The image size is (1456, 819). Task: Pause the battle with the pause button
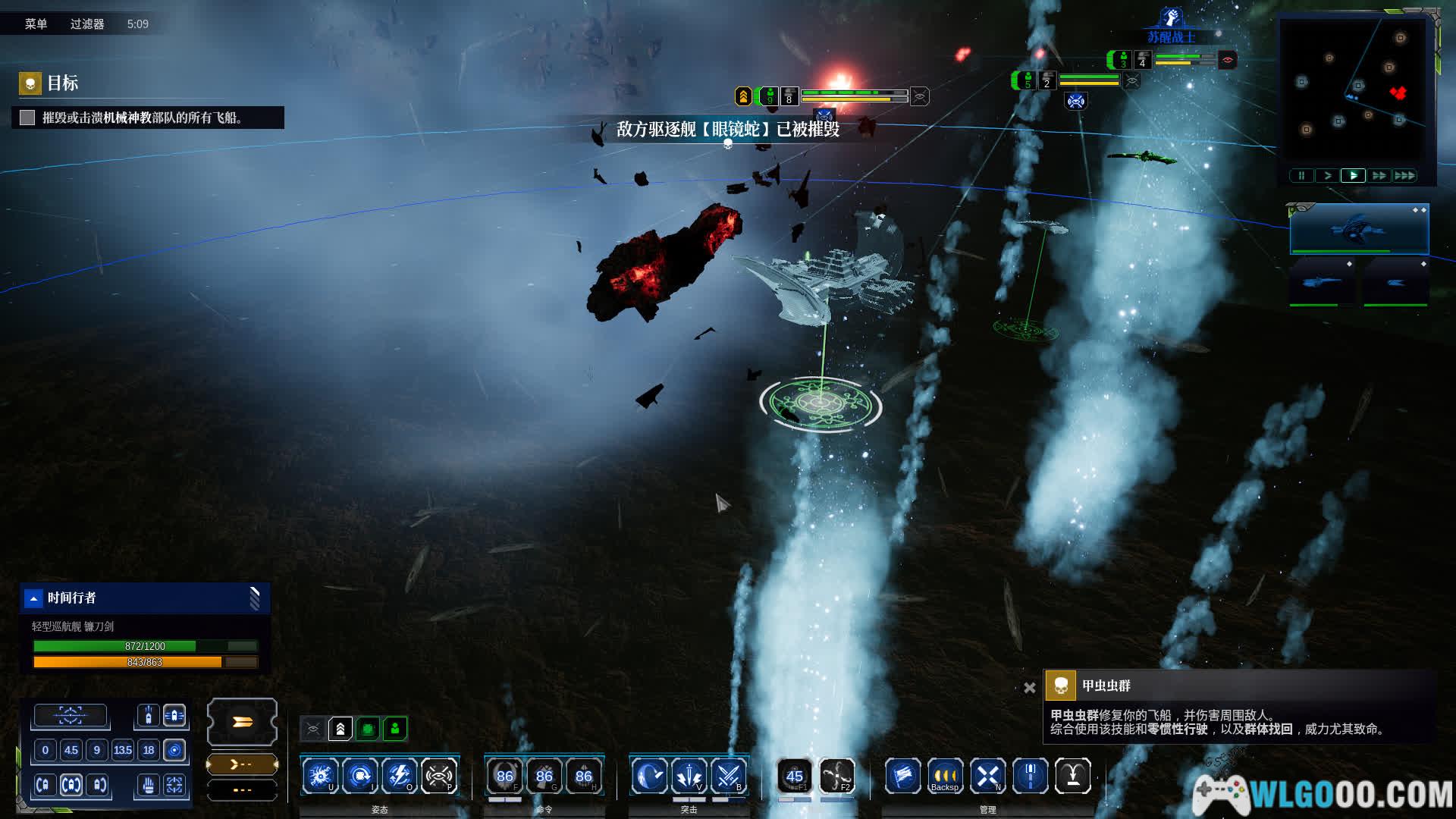pos(1301,176)
